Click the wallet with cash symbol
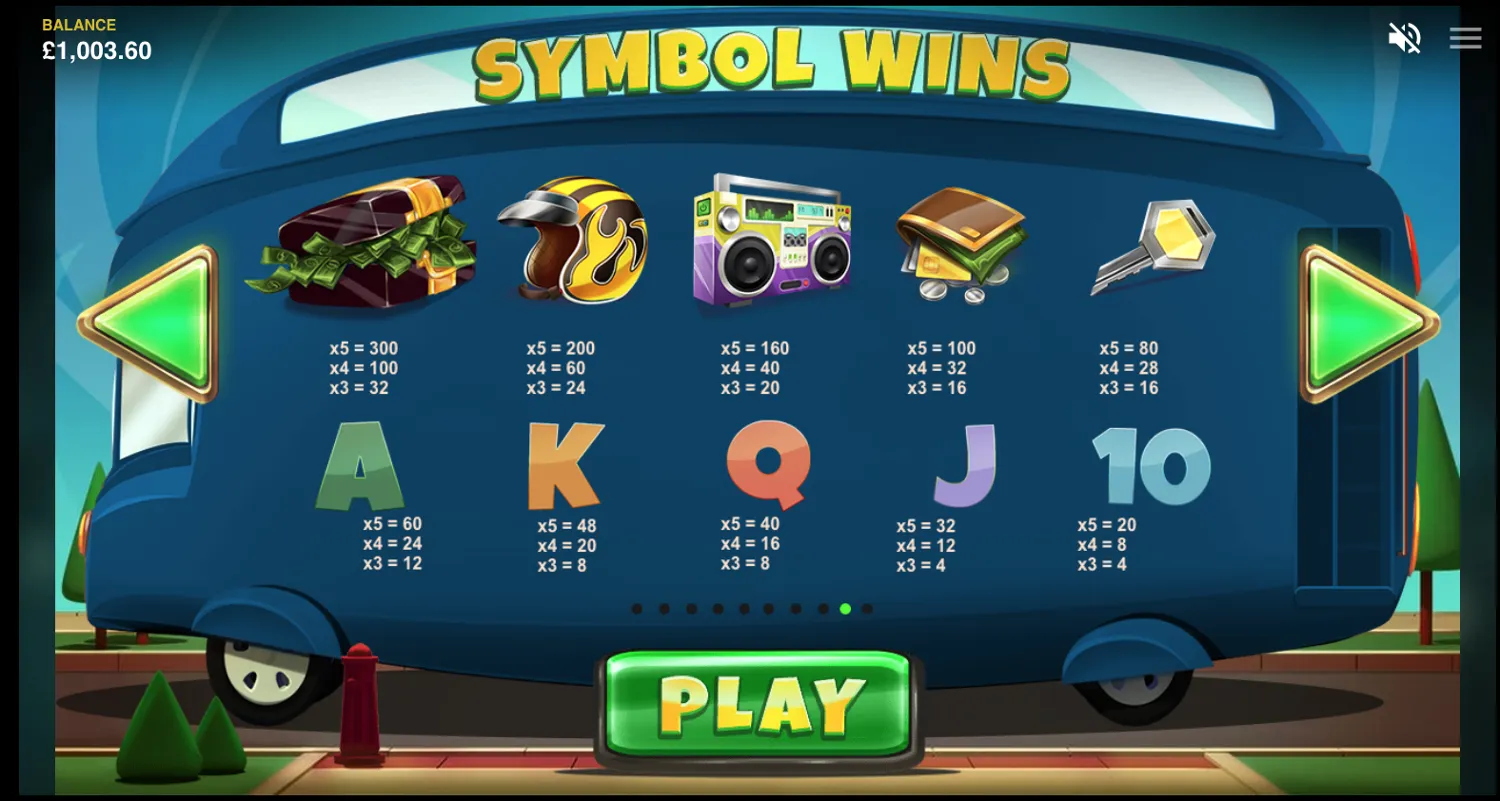The width and height of the screenshot is (1500, 801). click(x=962, y=248)
